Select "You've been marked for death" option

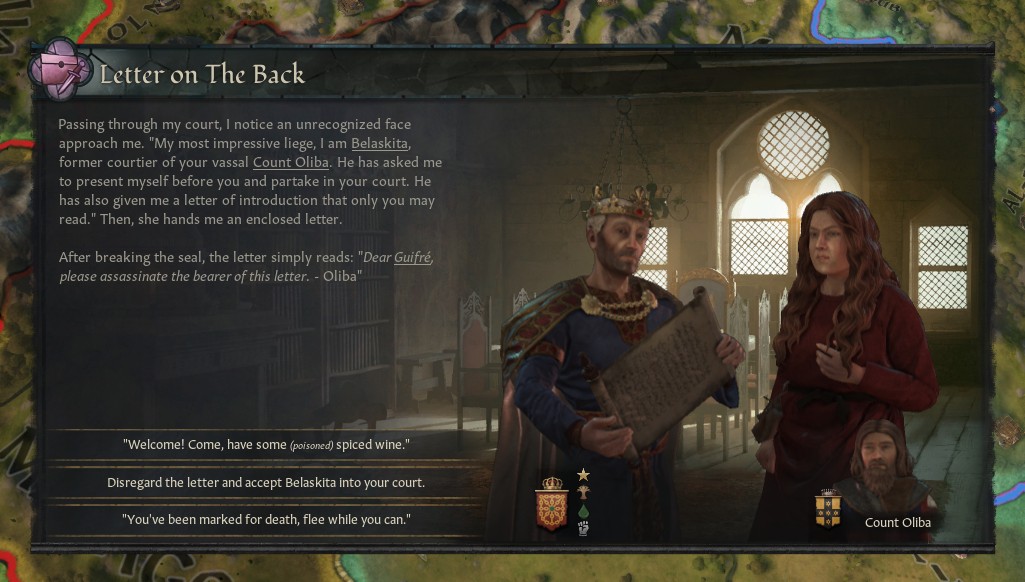tap(266, 520)
